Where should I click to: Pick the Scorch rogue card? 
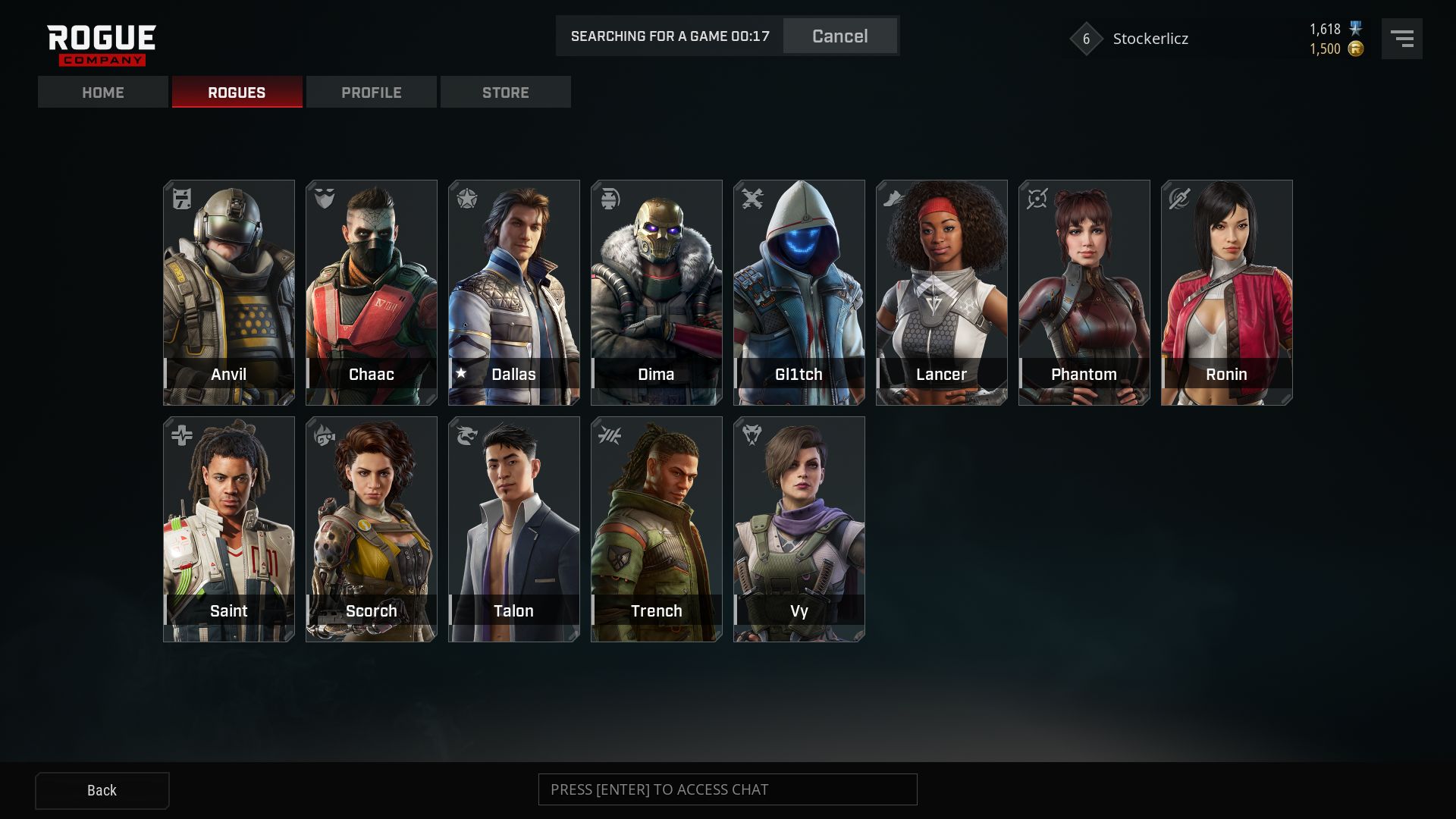372,529
